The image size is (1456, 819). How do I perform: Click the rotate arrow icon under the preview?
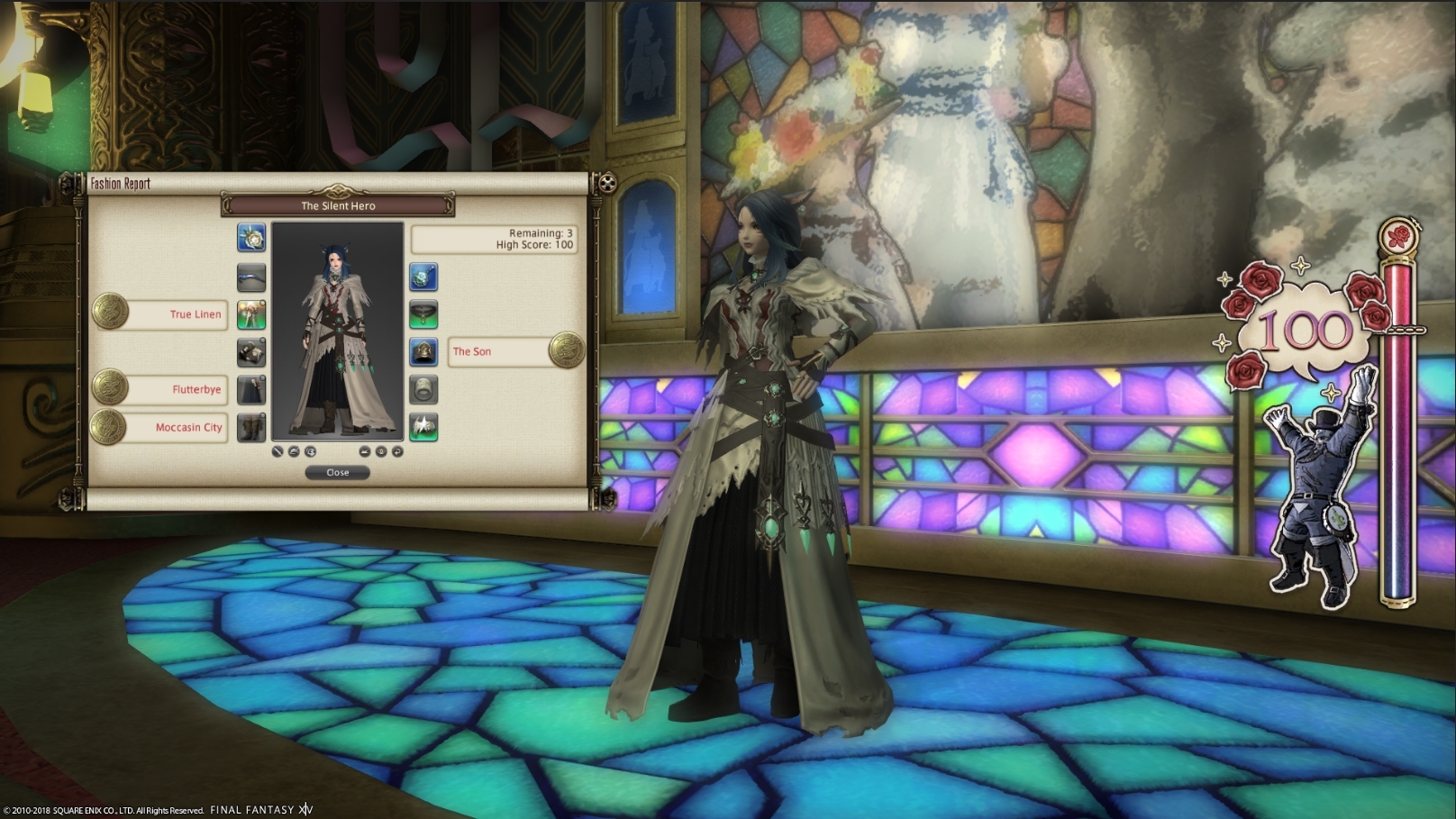[397, 451]
